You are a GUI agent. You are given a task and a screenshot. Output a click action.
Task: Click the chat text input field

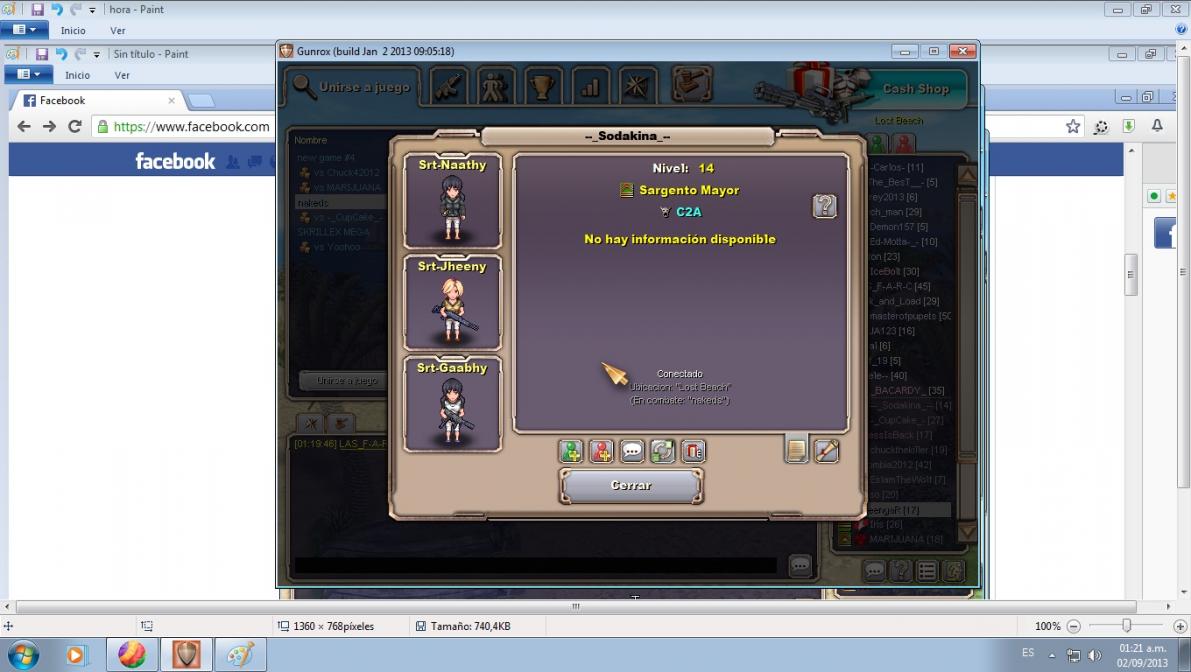(535, 566)
